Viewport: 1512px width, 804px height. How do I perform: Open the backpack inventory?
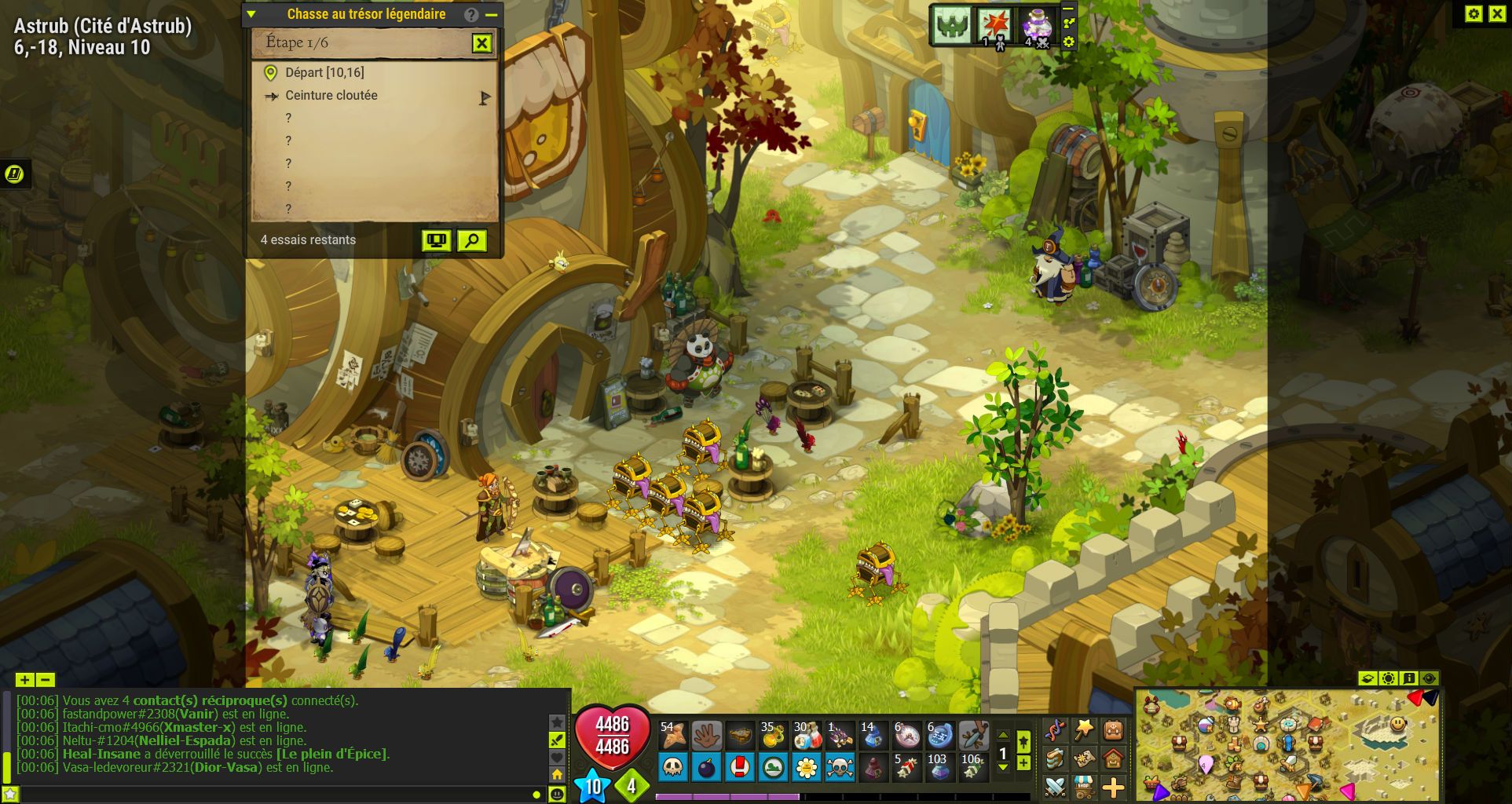click(1113, 732)
